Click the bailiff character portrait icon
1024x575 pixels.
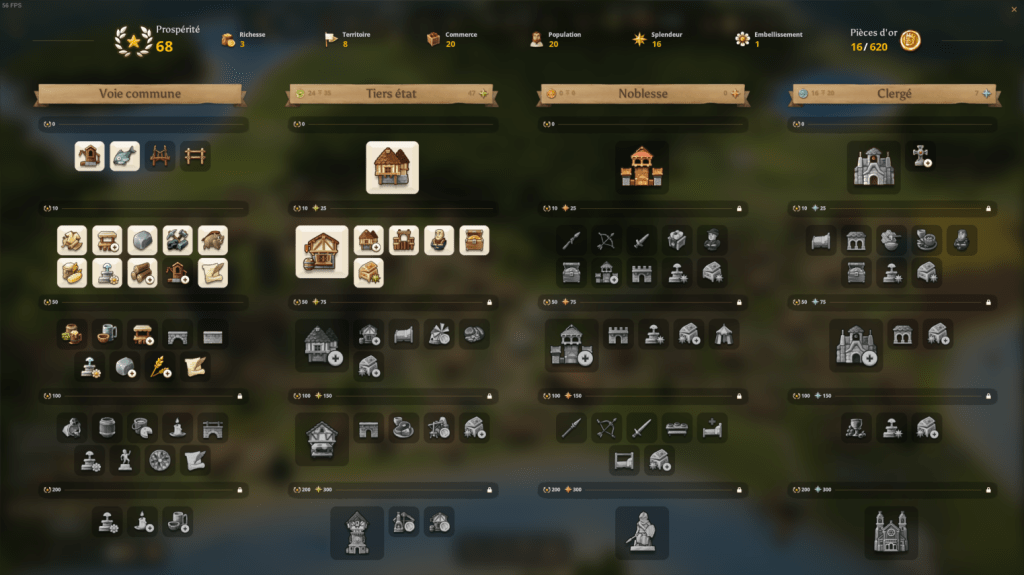pos(439,240)
